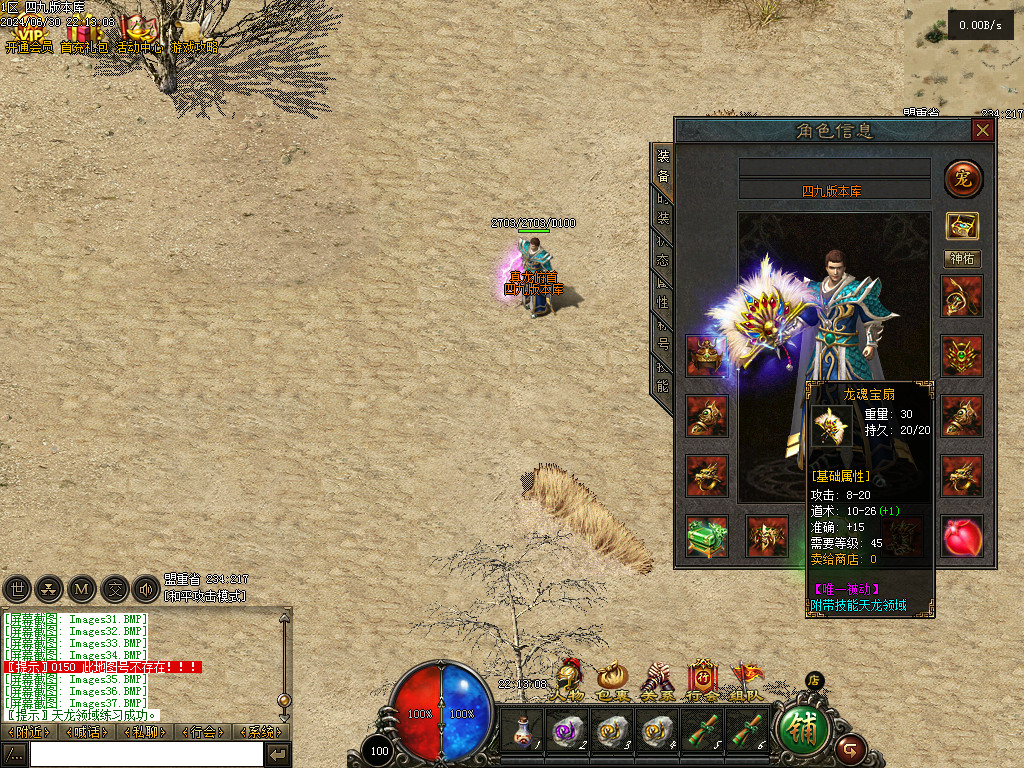Click the chat text input box

pyautogui.click(x=146, y=754)
